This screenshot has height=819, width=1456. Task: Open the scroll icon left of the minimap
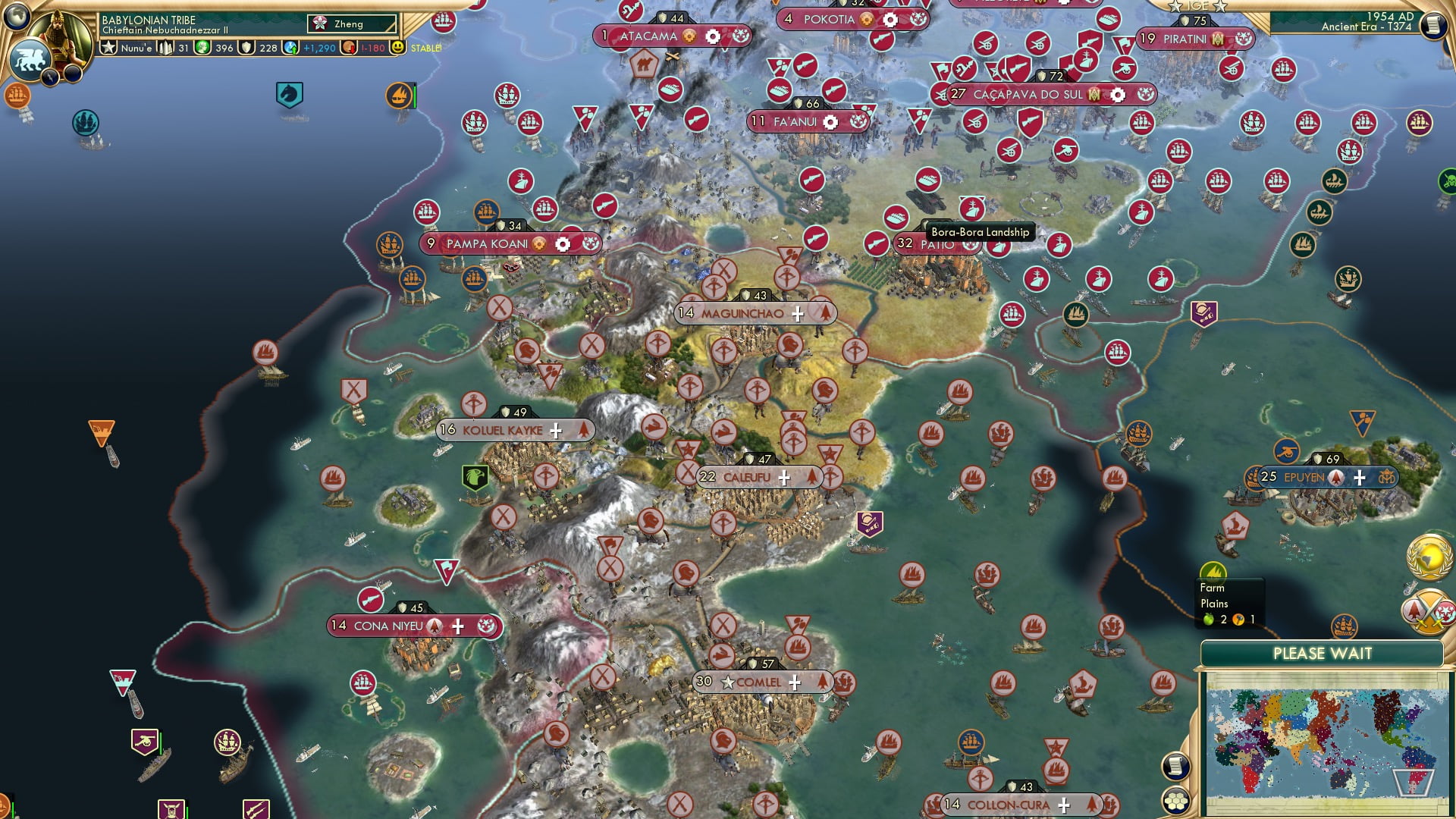(x=1175, y=767)
